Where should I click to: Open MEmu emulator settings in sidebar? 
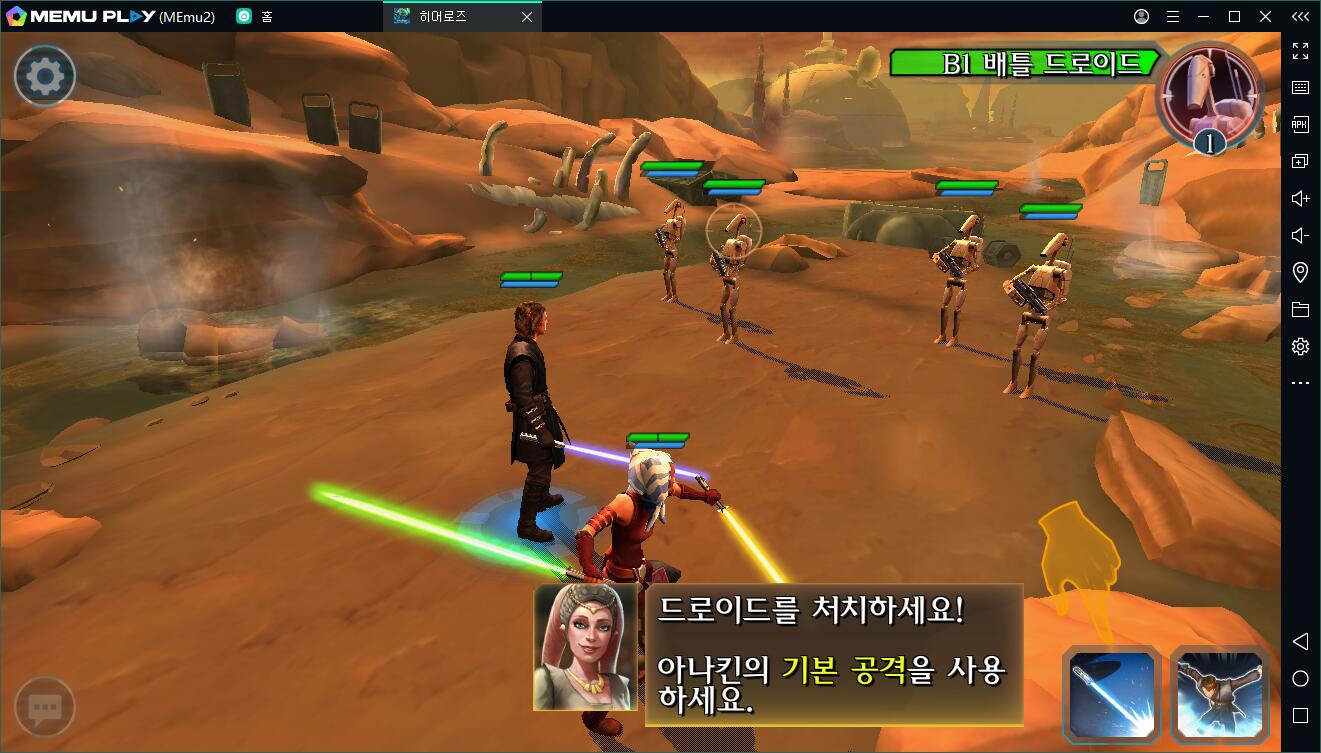(x=1300, y=346)
